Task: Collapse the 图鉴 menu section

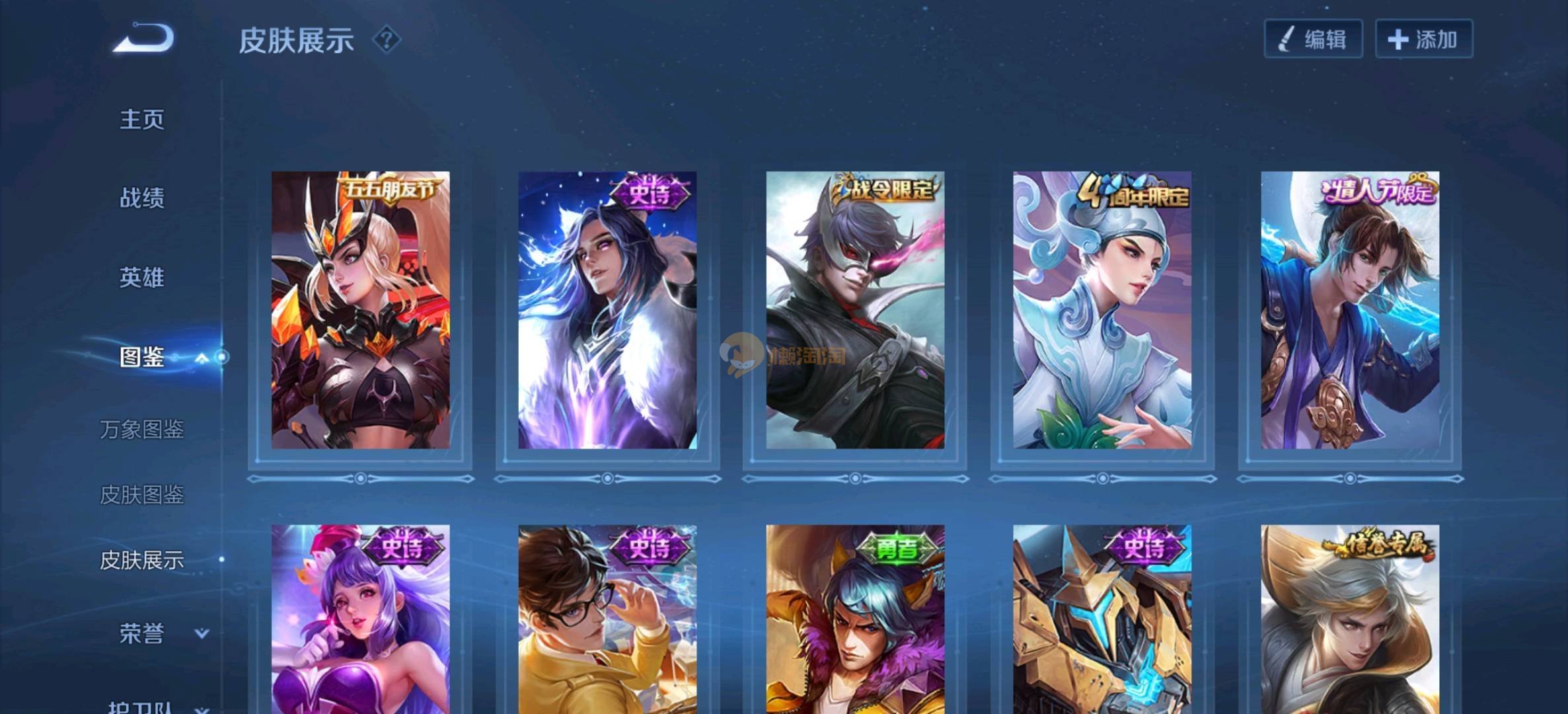Action: pos(202,358)
